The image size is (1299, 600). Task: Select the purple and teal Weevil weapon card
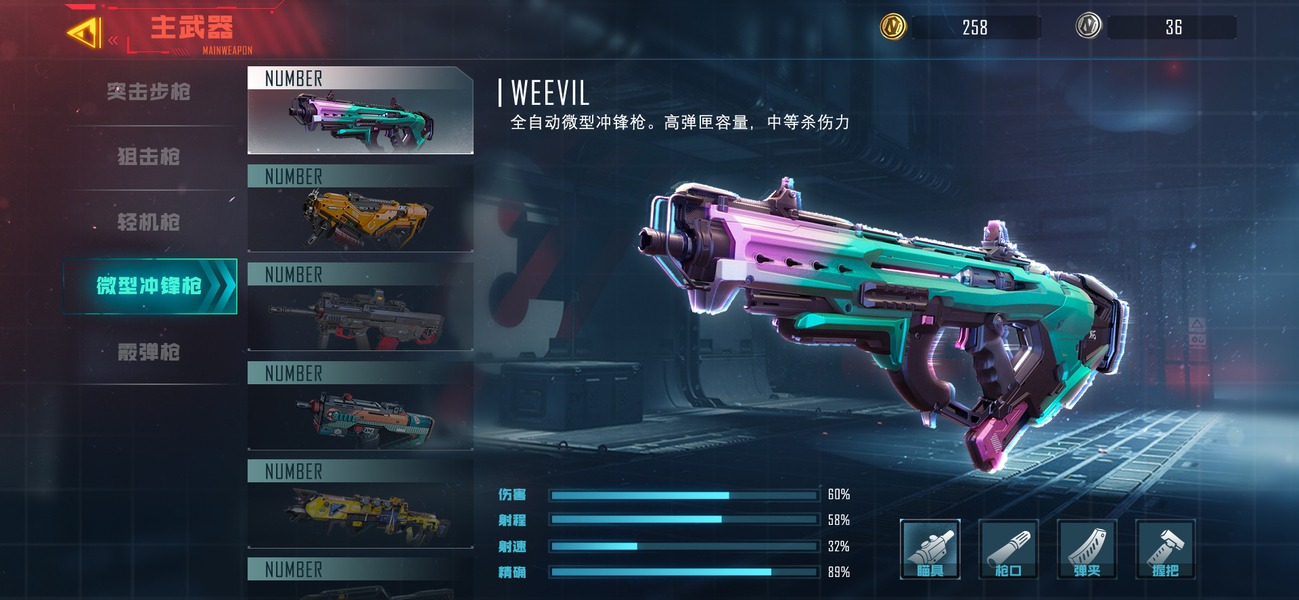(x=360, y=110)
